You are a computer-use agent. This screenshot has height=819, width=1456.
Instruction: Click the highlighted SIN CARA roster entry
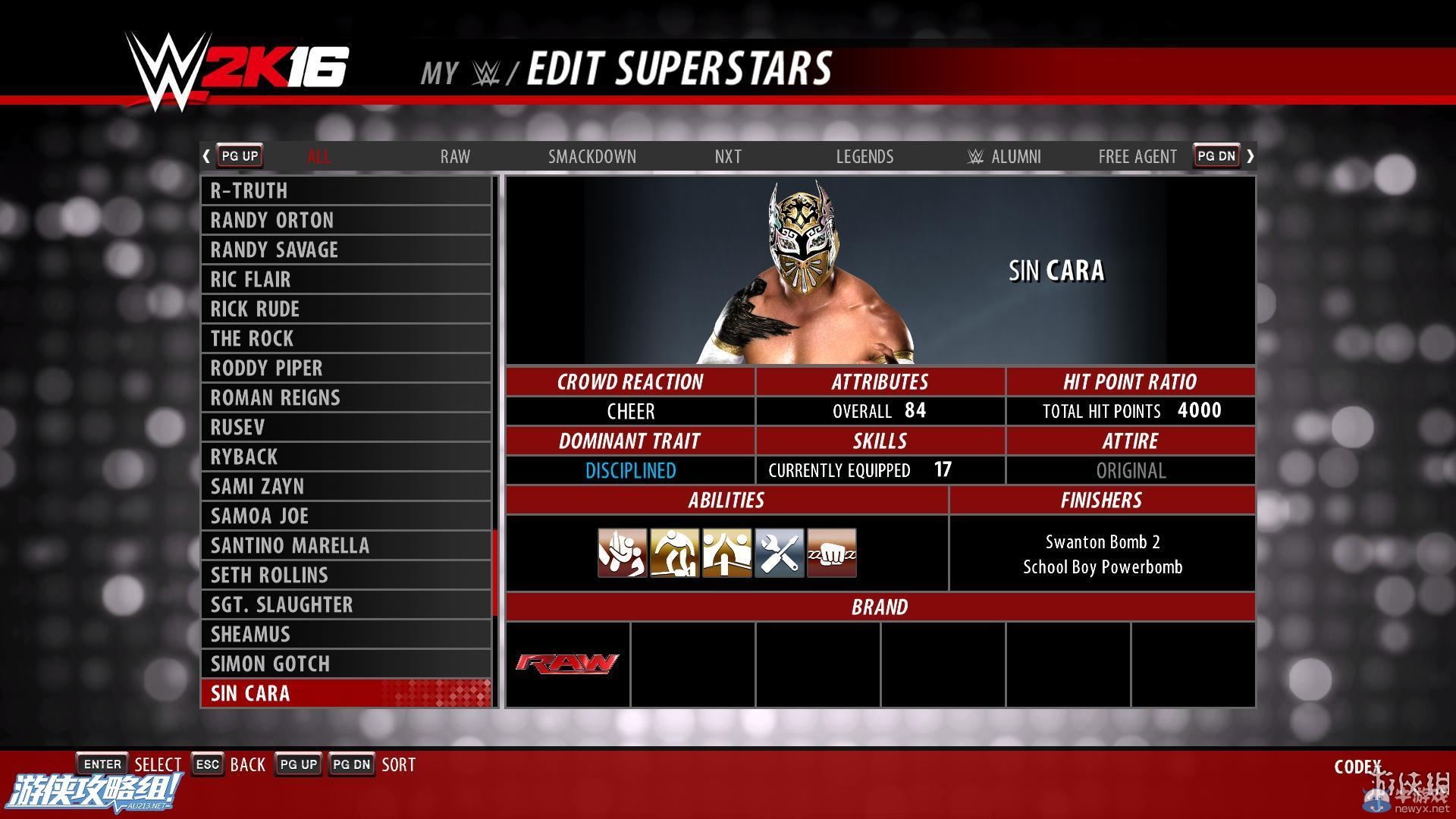tap(346, 693)
